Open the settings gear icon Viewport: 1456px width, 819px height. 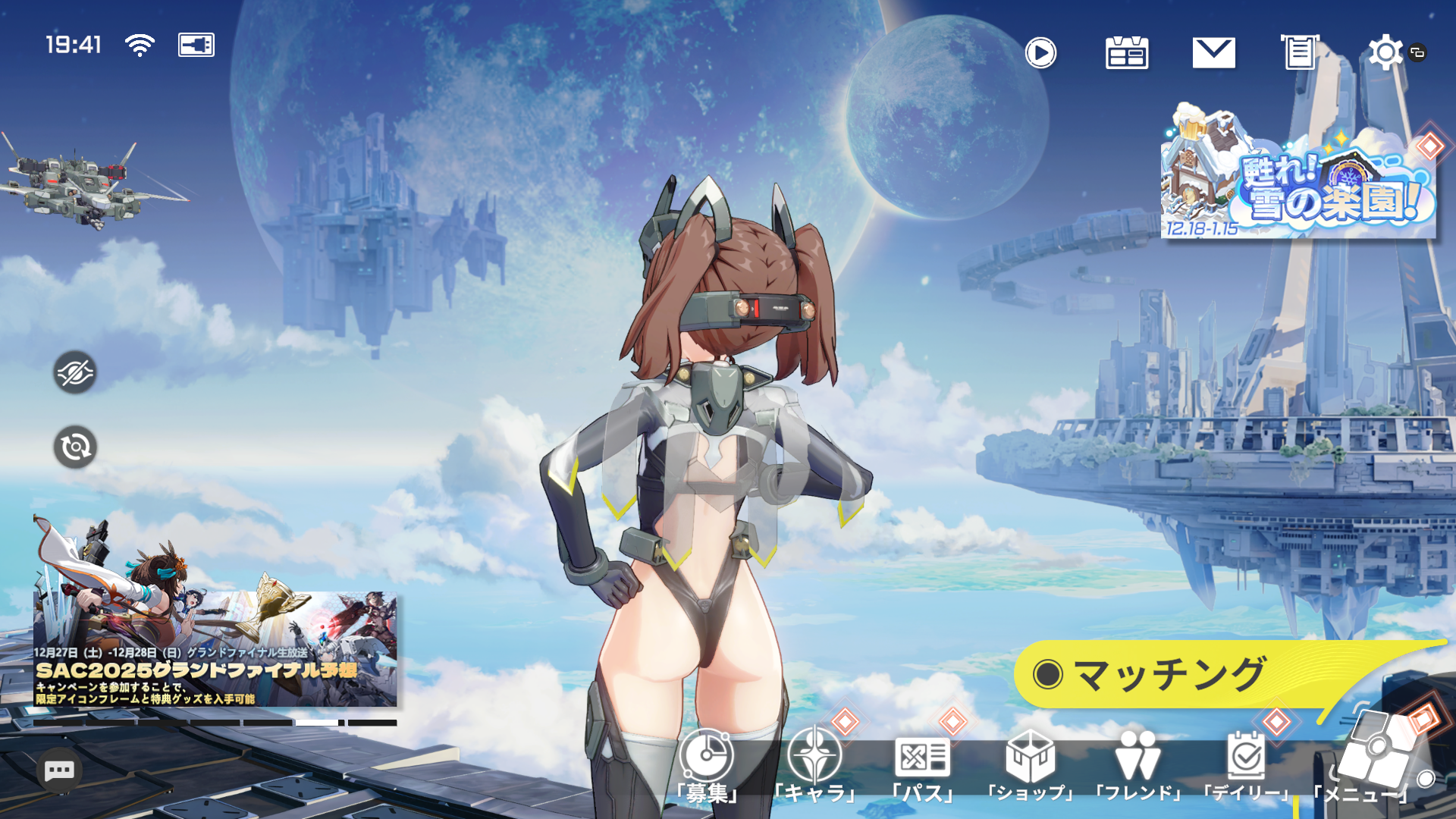(x=1385, y=52)
